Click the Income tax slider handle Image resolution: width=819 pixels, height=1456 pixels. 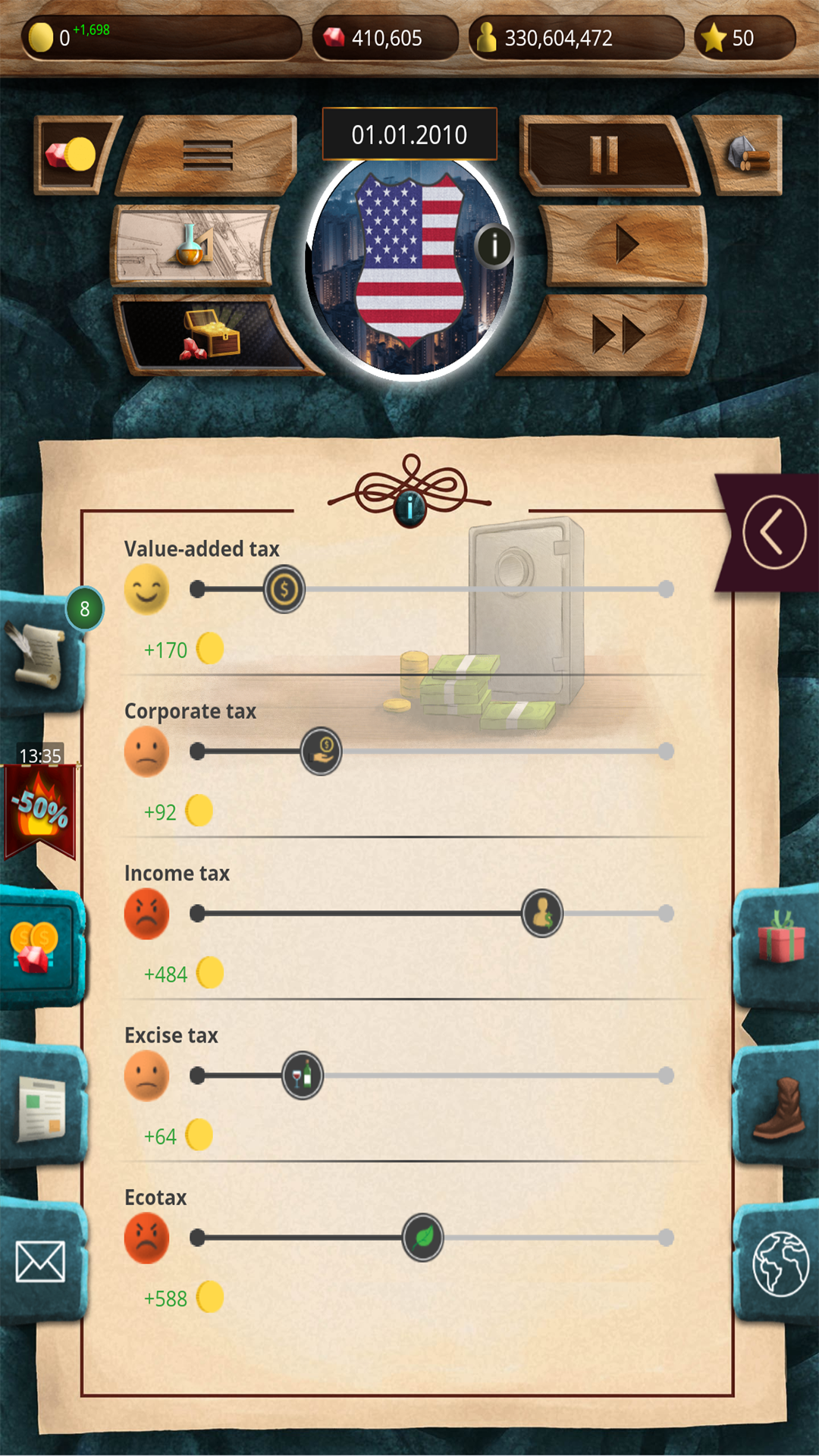(x=542, y=914)
